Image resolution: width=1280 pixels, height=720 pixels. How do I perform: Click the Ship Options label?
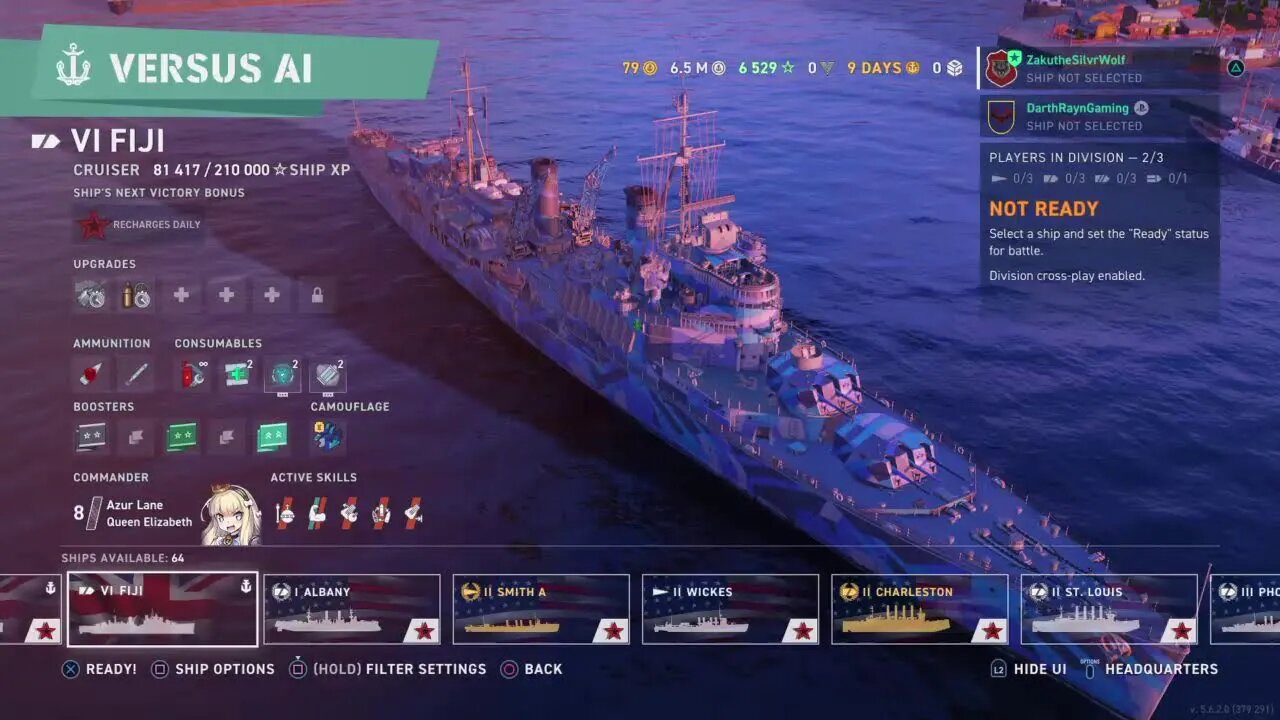tap(224, 669)
